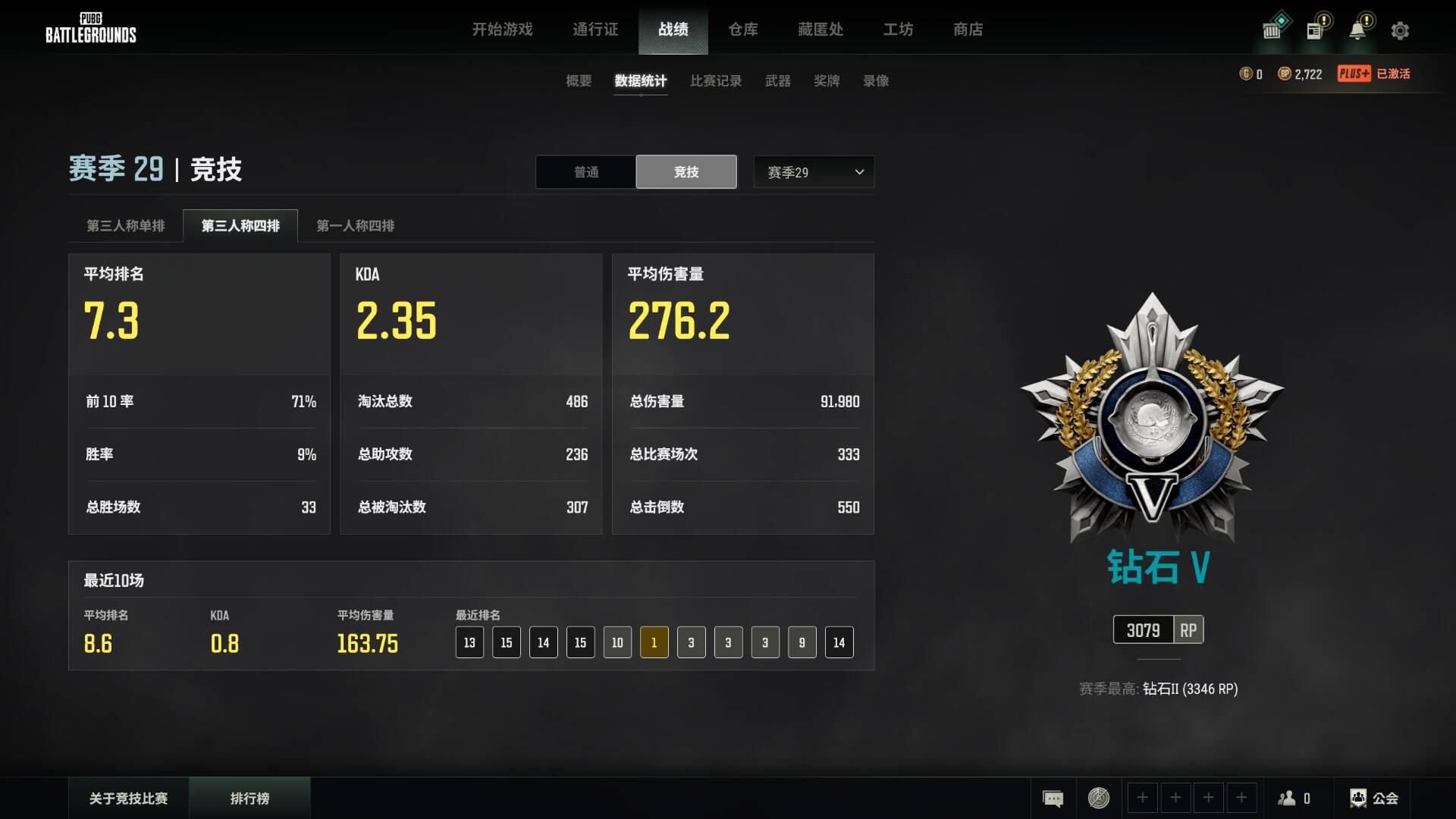Open the chat message icon
Screen dimensions: 1456x819
click(1053, 798)
